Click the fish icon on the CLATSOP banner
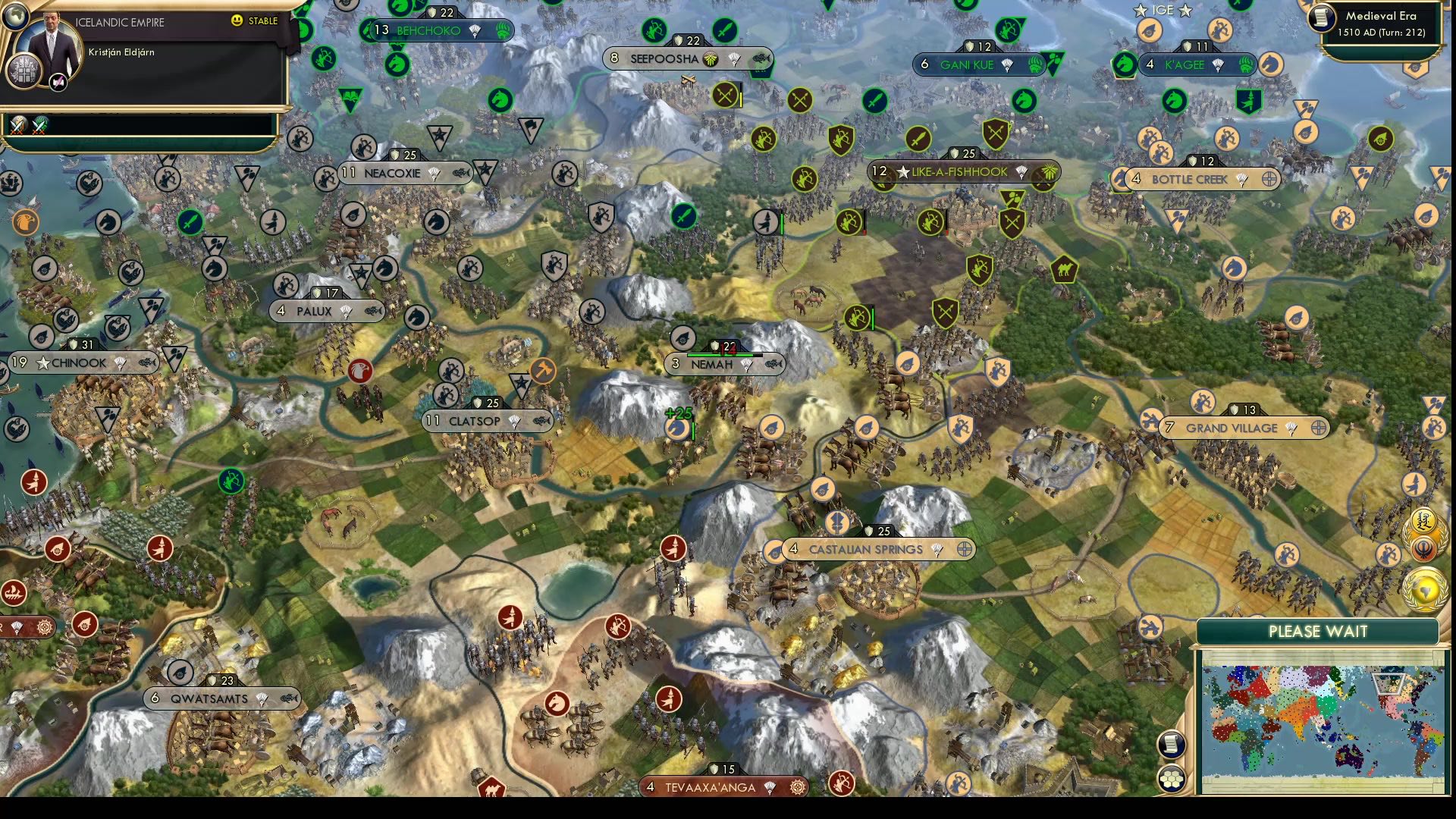The width and height of the screenshot is (1456, 819). tap(542, 422)
